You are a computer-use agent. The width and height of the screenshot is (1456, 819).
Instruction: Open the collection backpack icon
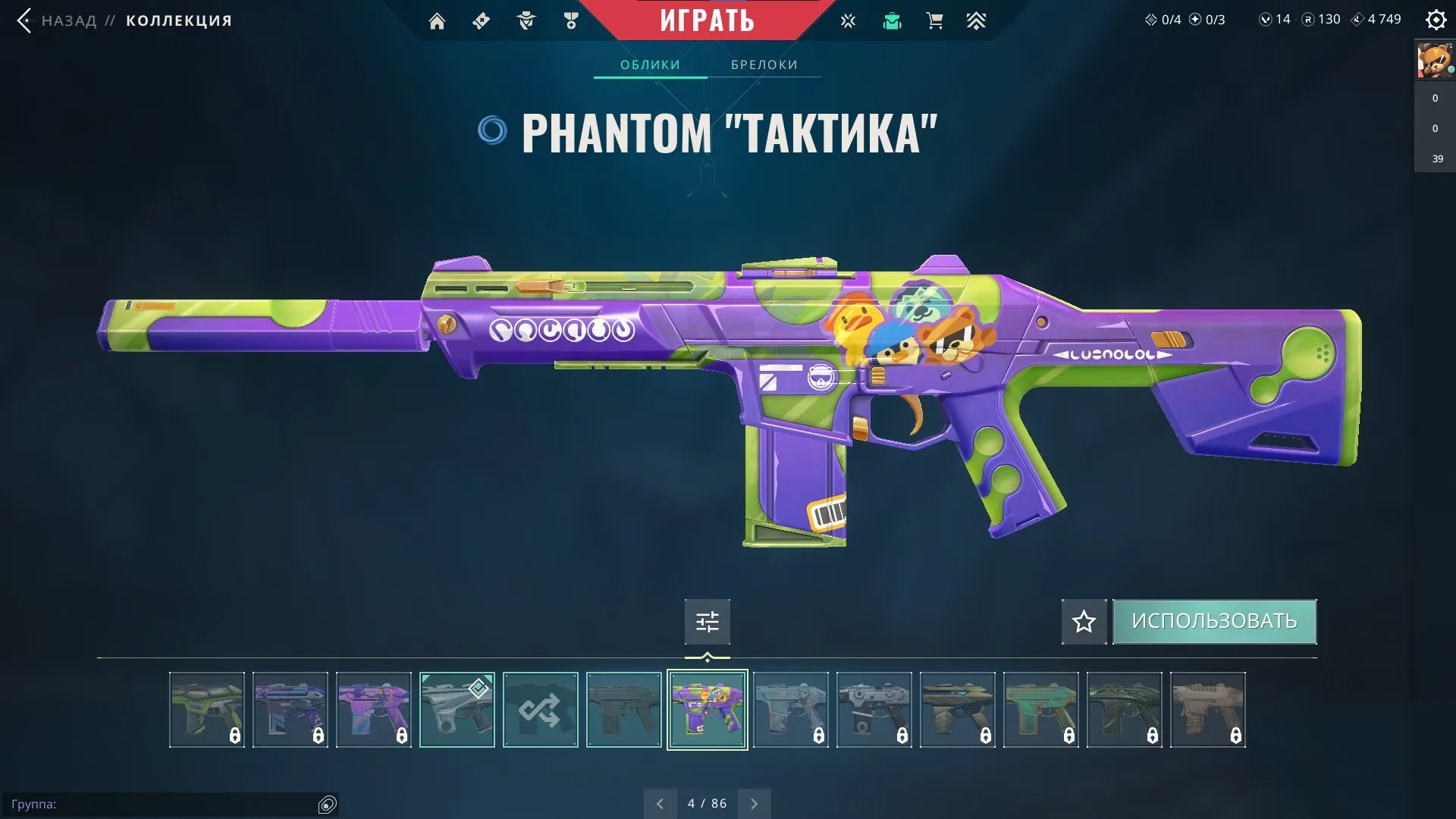click(892, 20)
